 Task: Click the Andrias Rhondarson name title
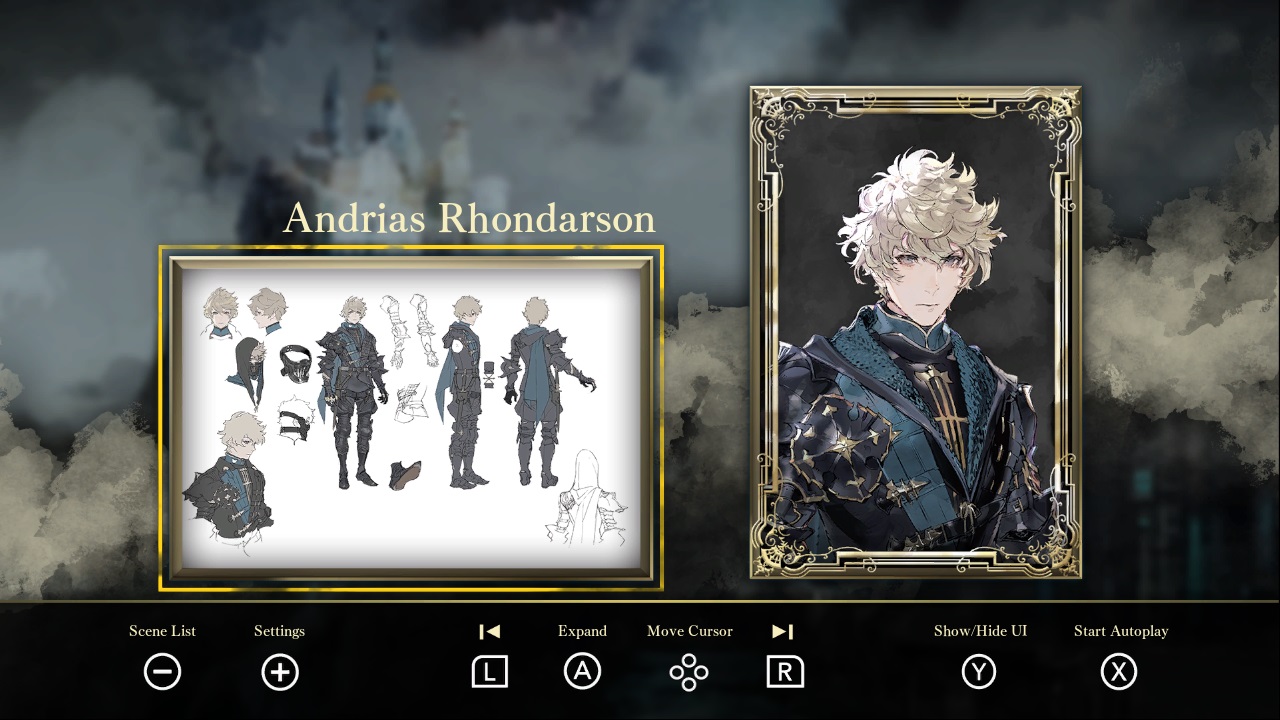(471, 218)
